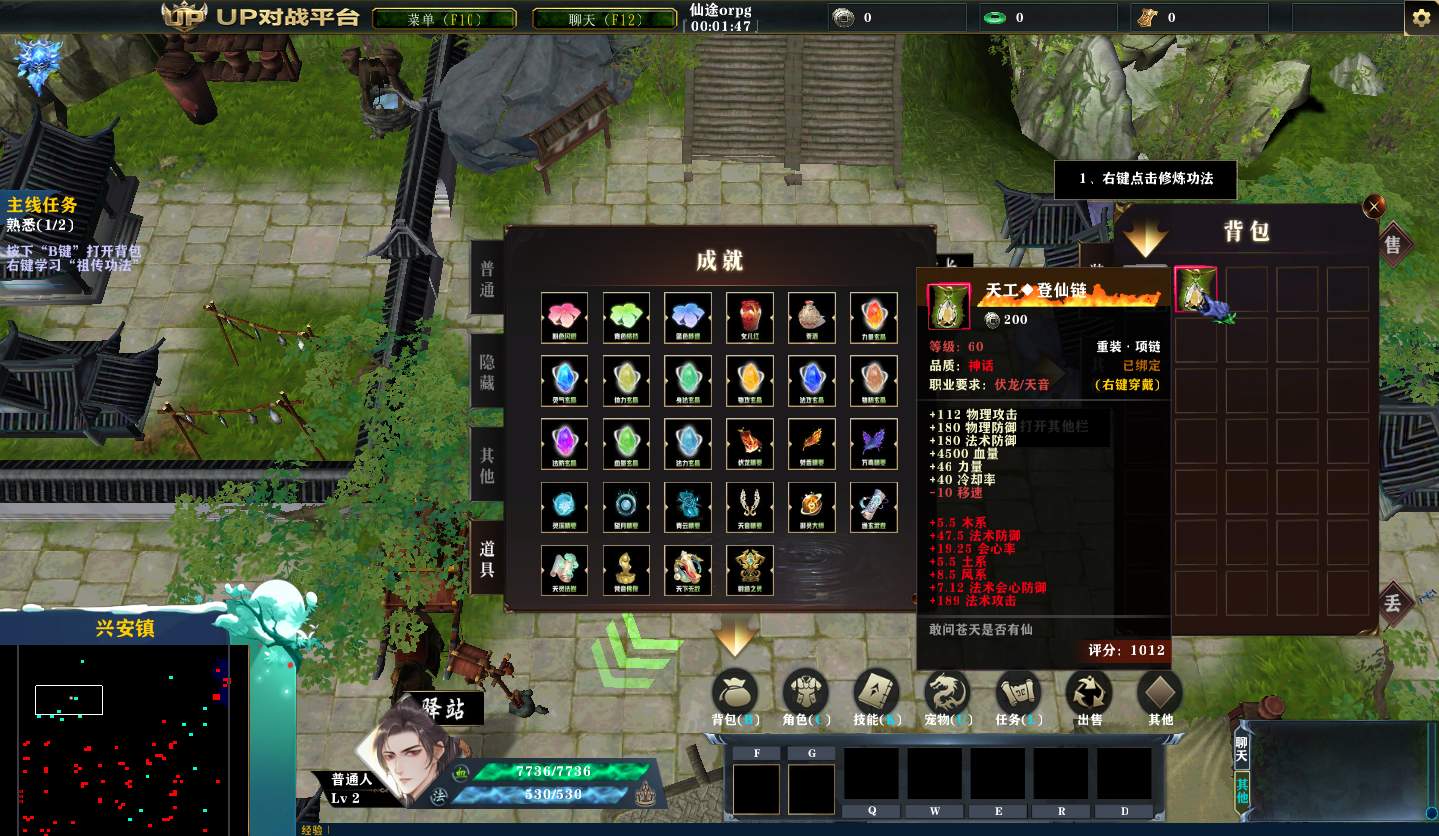Switch to the 隐藏 achievements tab
This screenshot has width=1439, height=836.
(487, 372)
